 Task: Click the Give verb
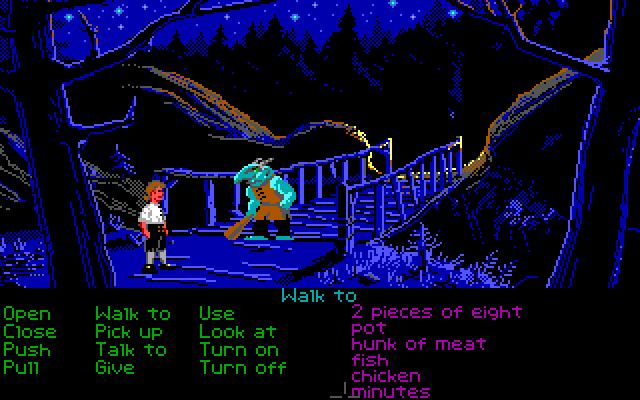click(115, 367)
